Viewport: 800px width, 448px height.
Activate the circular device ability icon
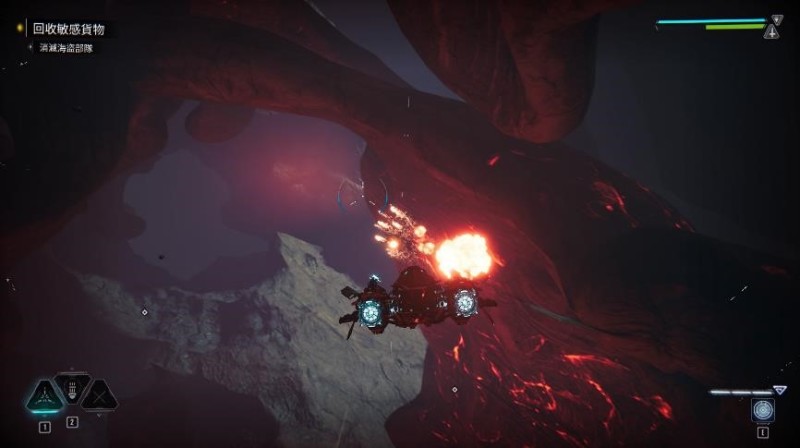pyautogui.click(x=763, y=410)
